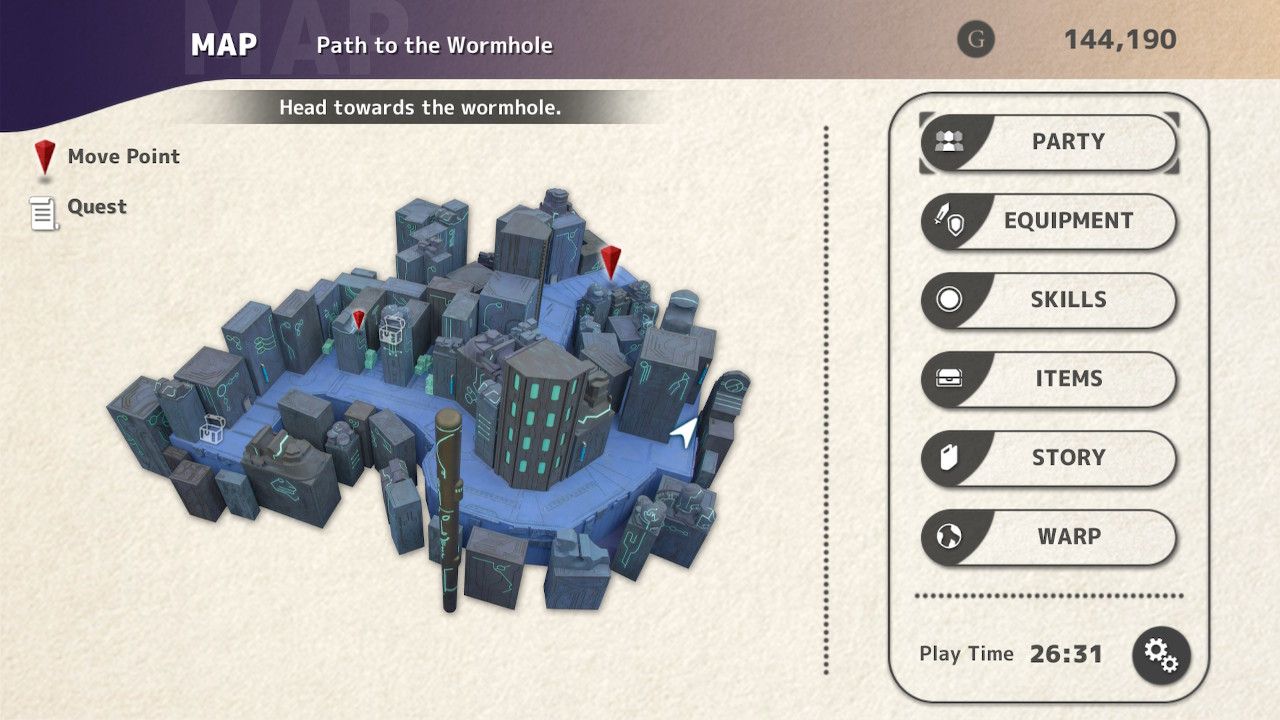Choose the ITEMS menu option
This screenshot has width=1280, height=720.
(x=1048, y=379)
